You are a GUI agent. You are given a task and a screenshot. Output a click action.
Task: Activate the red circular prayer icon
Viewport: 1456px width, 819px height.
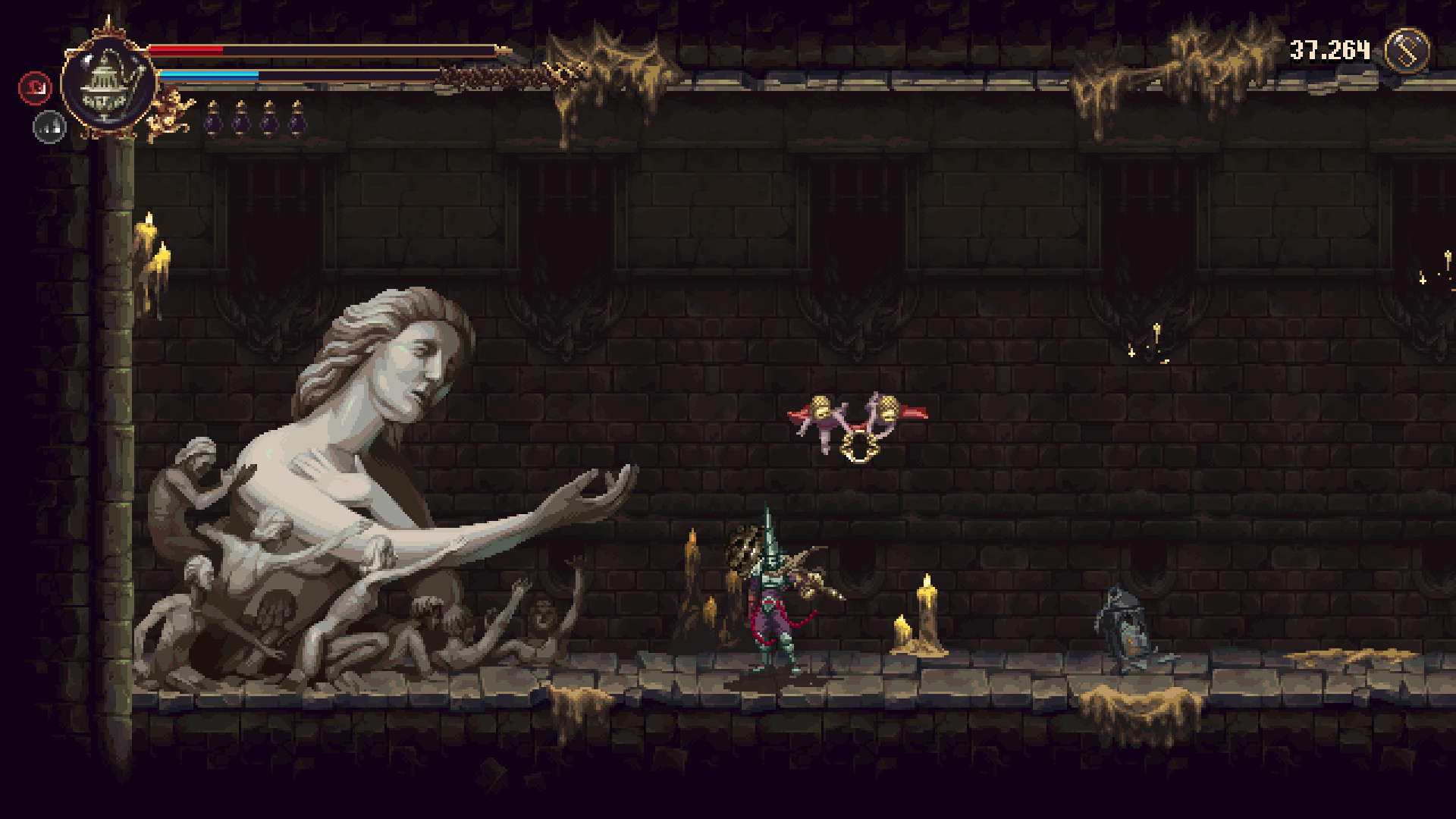coord(35,88)
